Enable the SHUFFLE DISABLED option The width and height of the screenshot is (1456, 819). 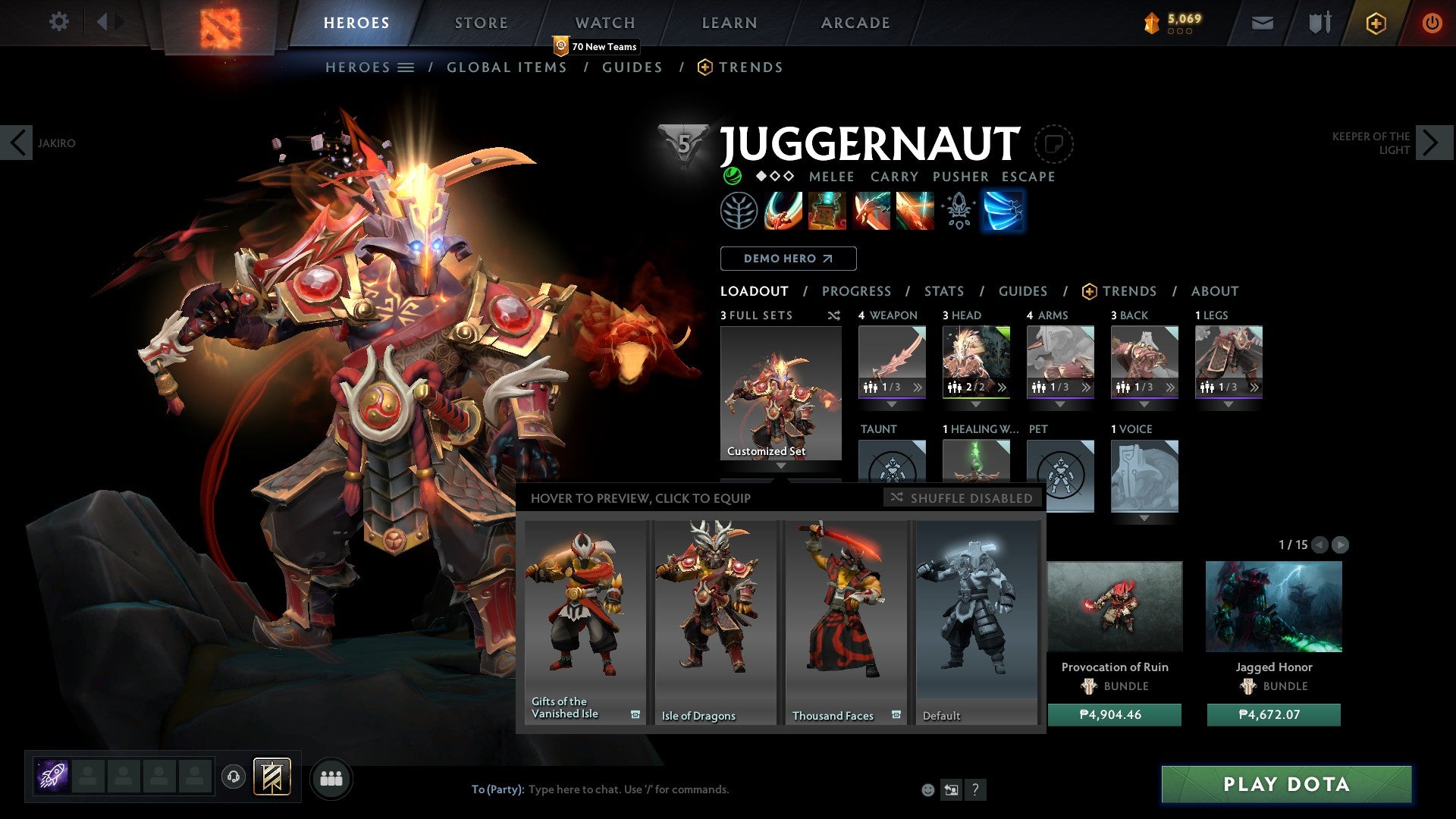point(962,498)
